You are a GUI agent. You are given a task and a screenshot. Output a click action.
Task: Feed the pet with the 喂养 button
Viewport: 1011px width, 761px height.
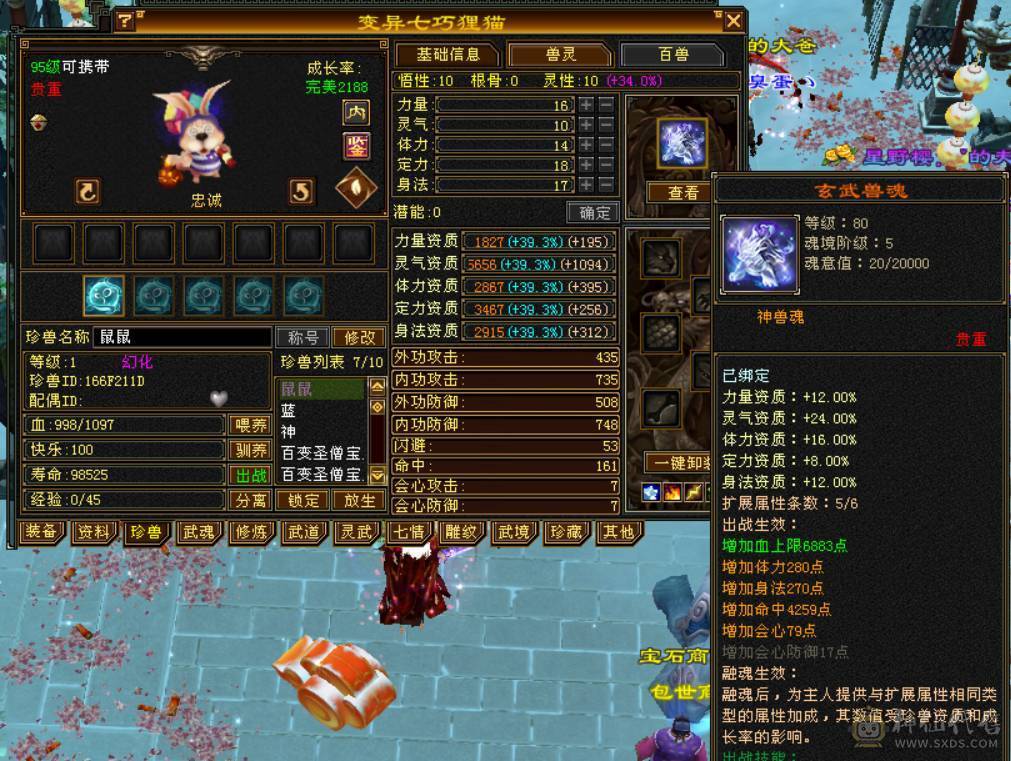pos(250,425)
